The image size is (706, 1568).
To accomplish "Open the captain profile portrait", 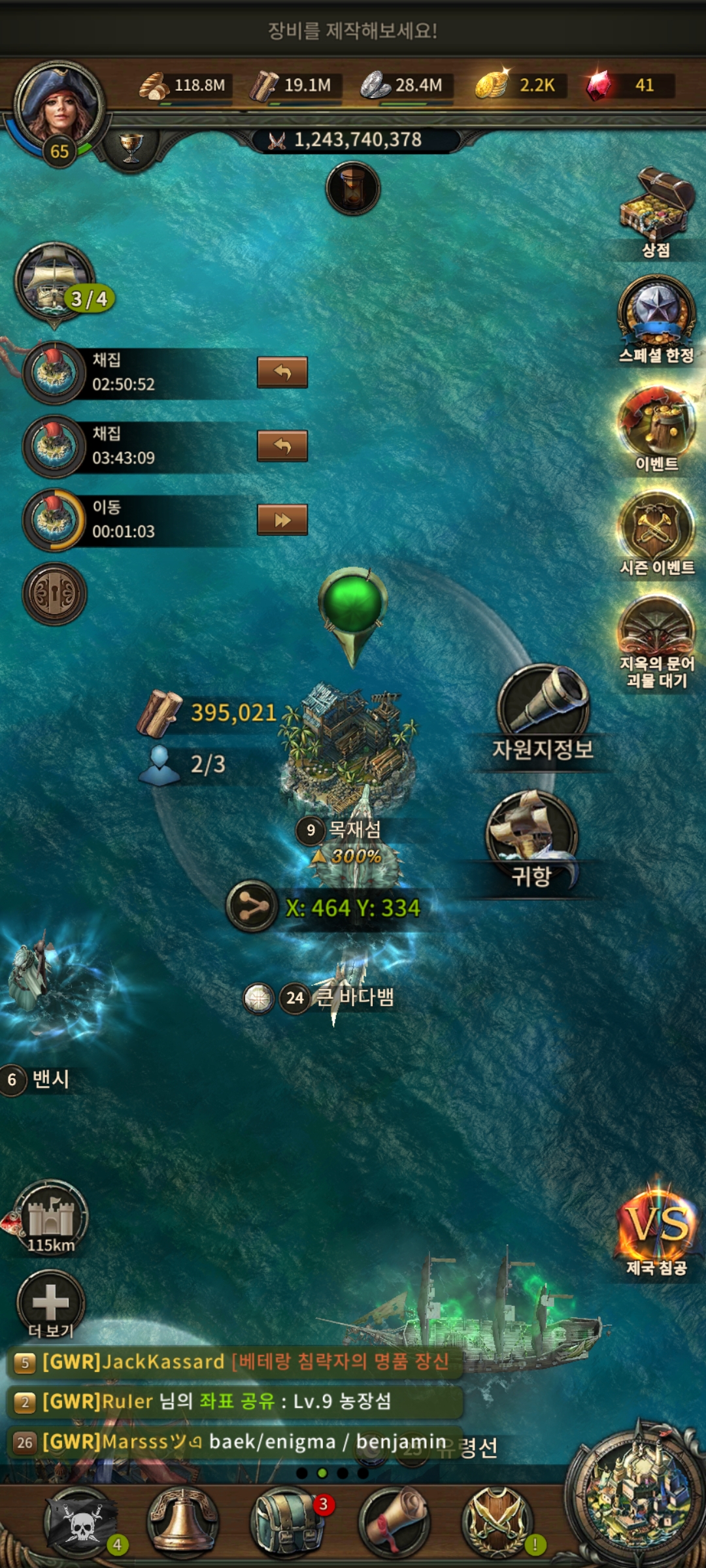I will tap(59, 105).
